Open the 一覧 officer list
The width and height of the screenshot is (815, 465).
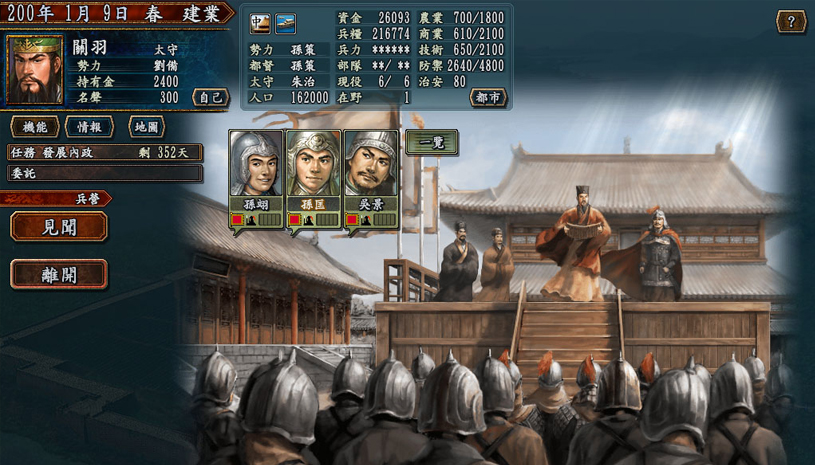point(431,143)
